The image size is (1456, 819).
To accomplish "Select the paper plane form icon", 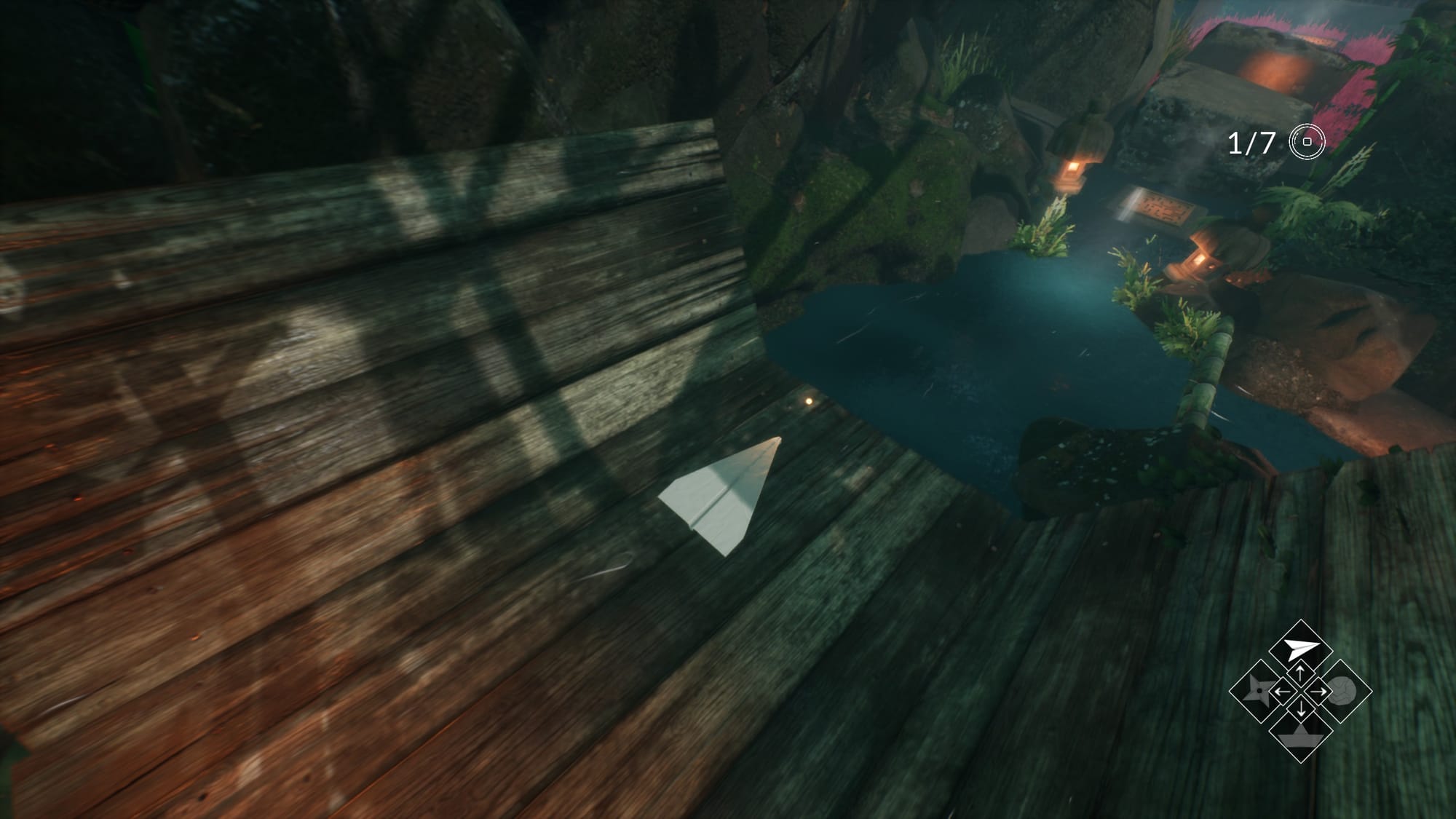I will [1300, 648].
